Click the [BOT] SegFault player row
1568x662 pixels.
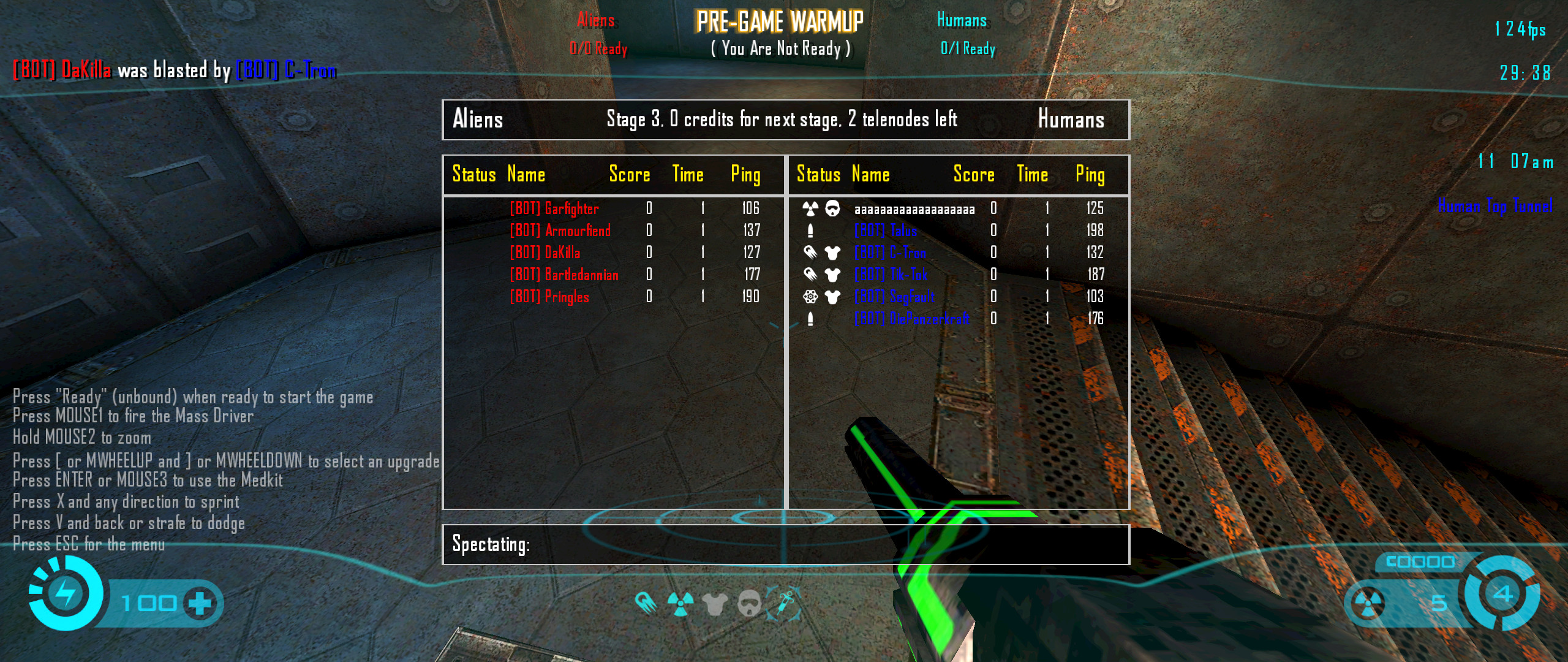[894, 297]
